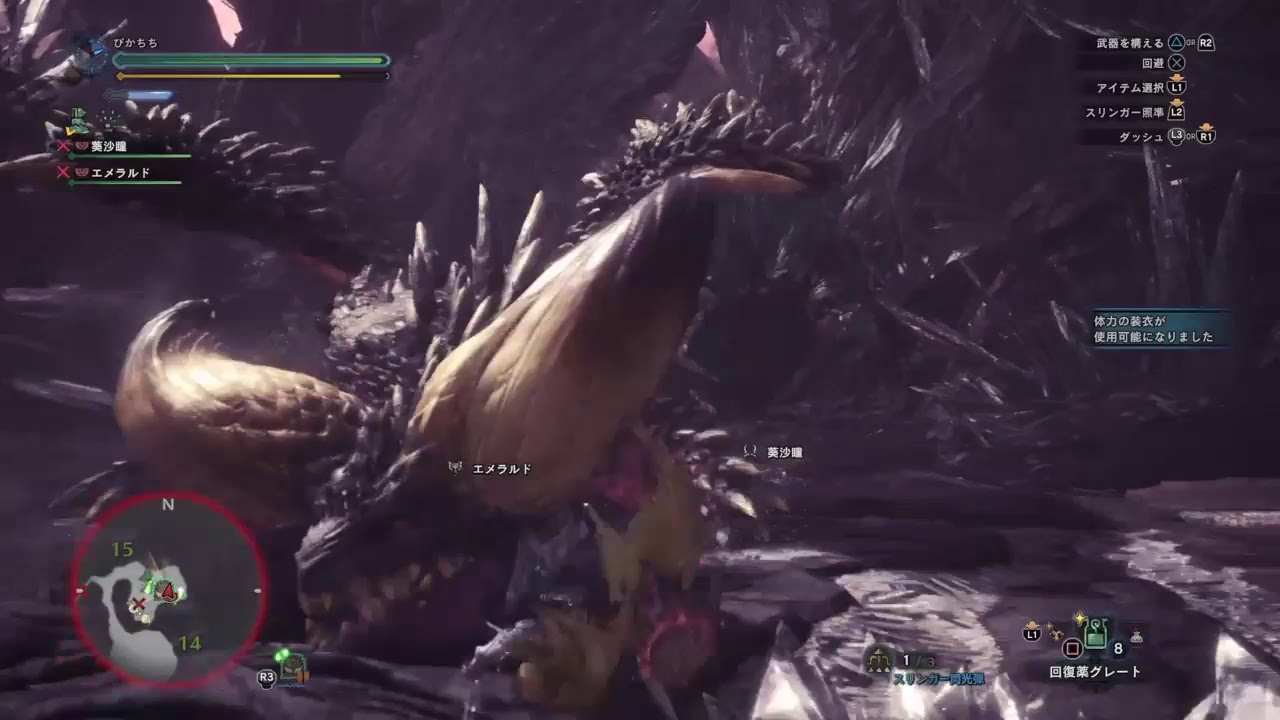Click the arrow above the R1 dash prompt

tap(1206, 128)
